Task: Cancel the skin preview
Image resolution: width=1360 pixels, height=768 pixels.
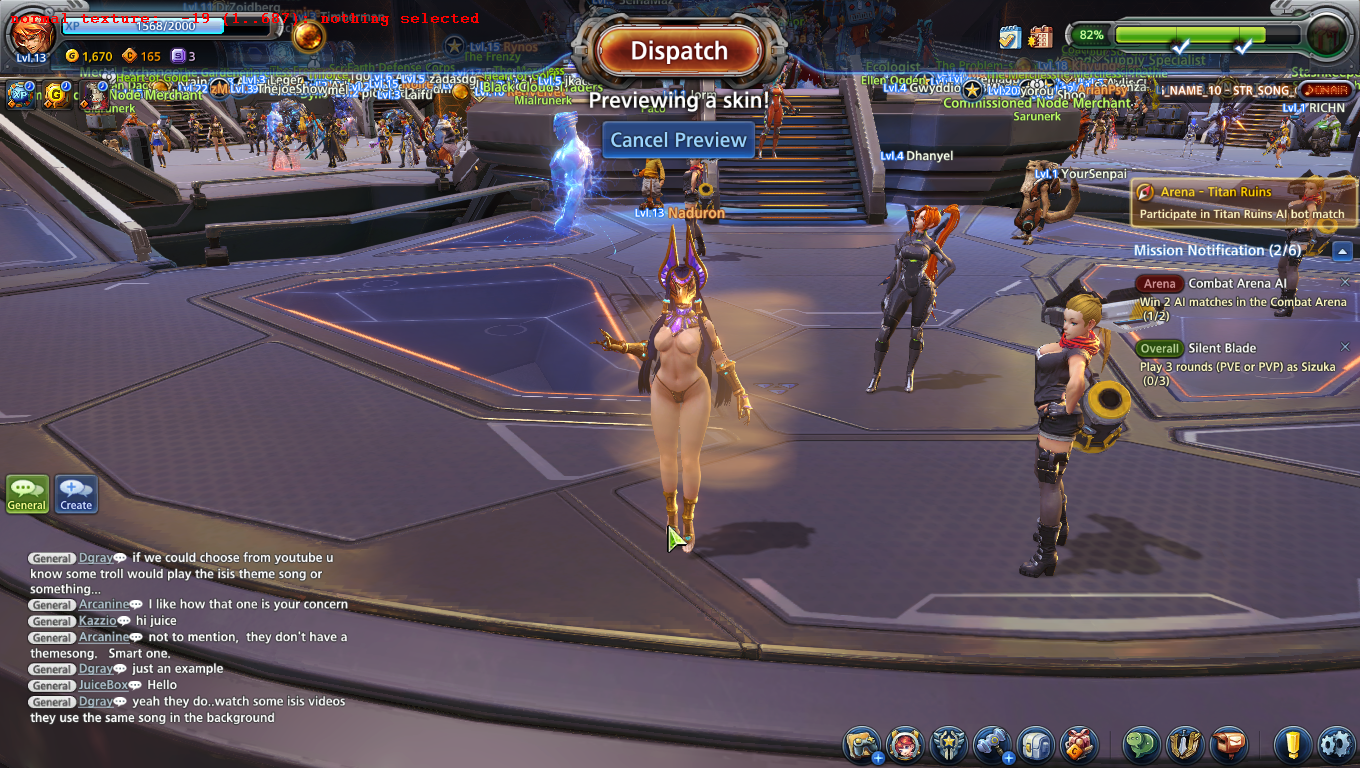Action: click(x=679, y=140)
